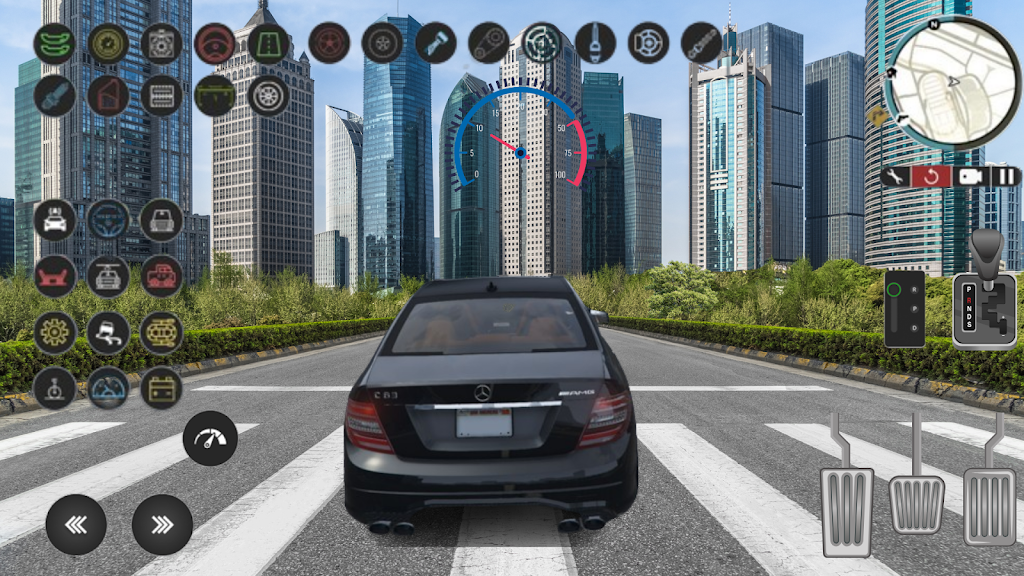Viewport: 1024px width, 576px height.
Task: Select the green stacked rings icon
Action: (x=55, y=43)
